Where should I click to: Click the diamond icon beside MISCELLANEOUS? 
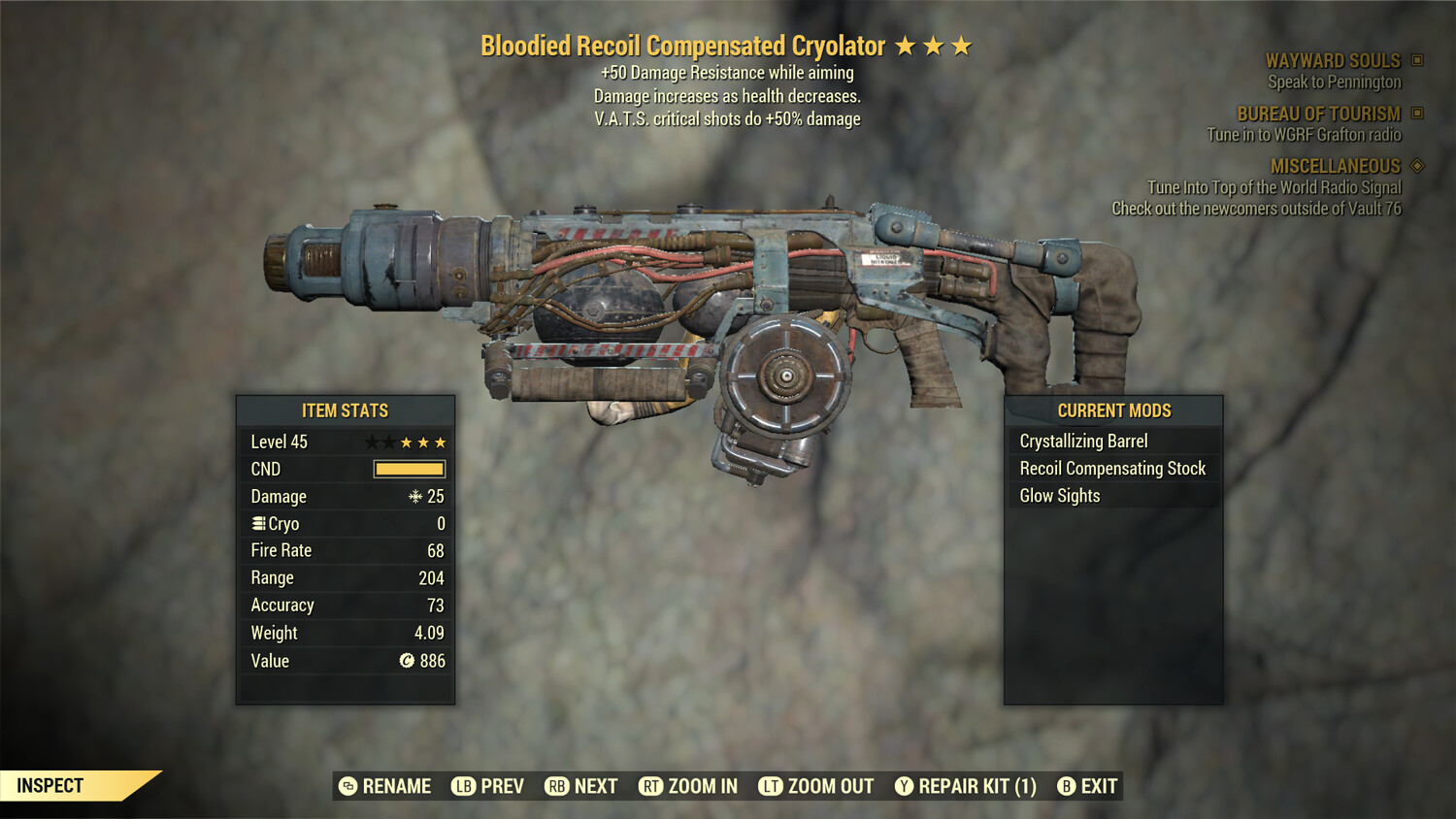pos(1416,166)
